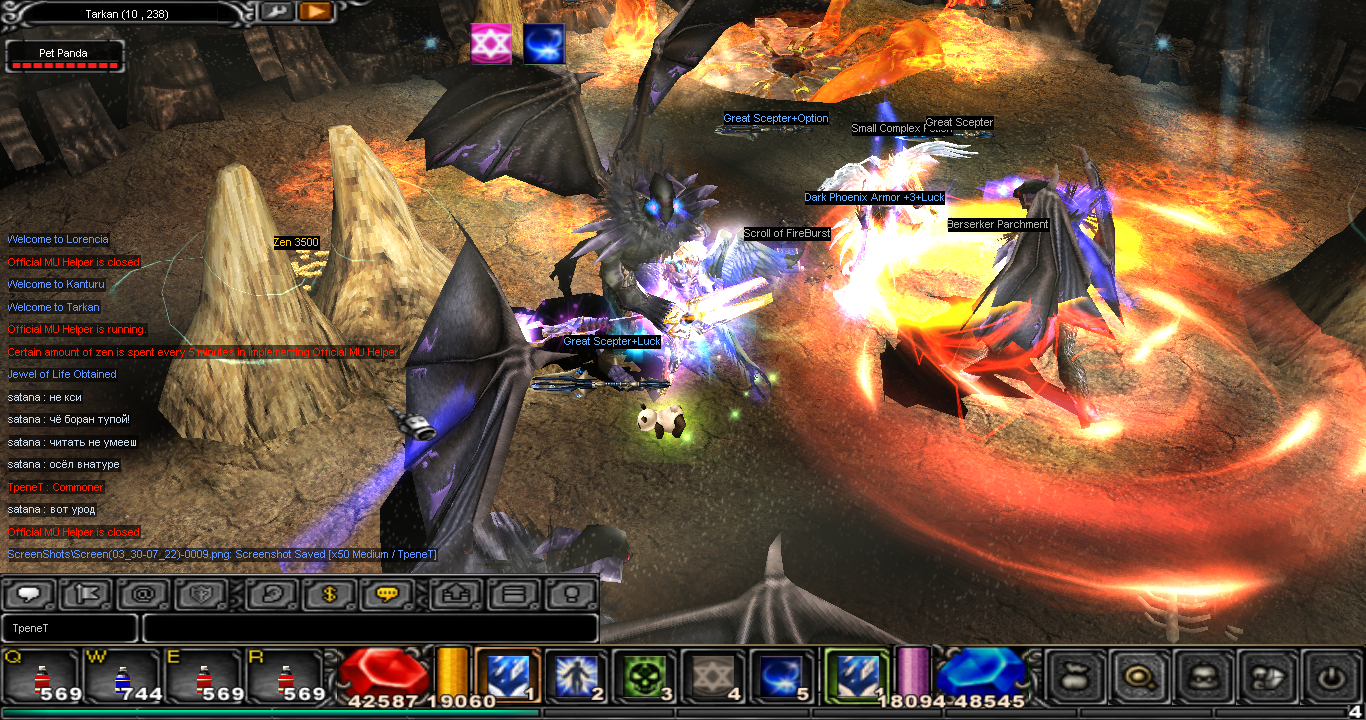The image size is (1366, 720).
Task: Open the MU Helper wrench settings
Action: click(277, 12)
